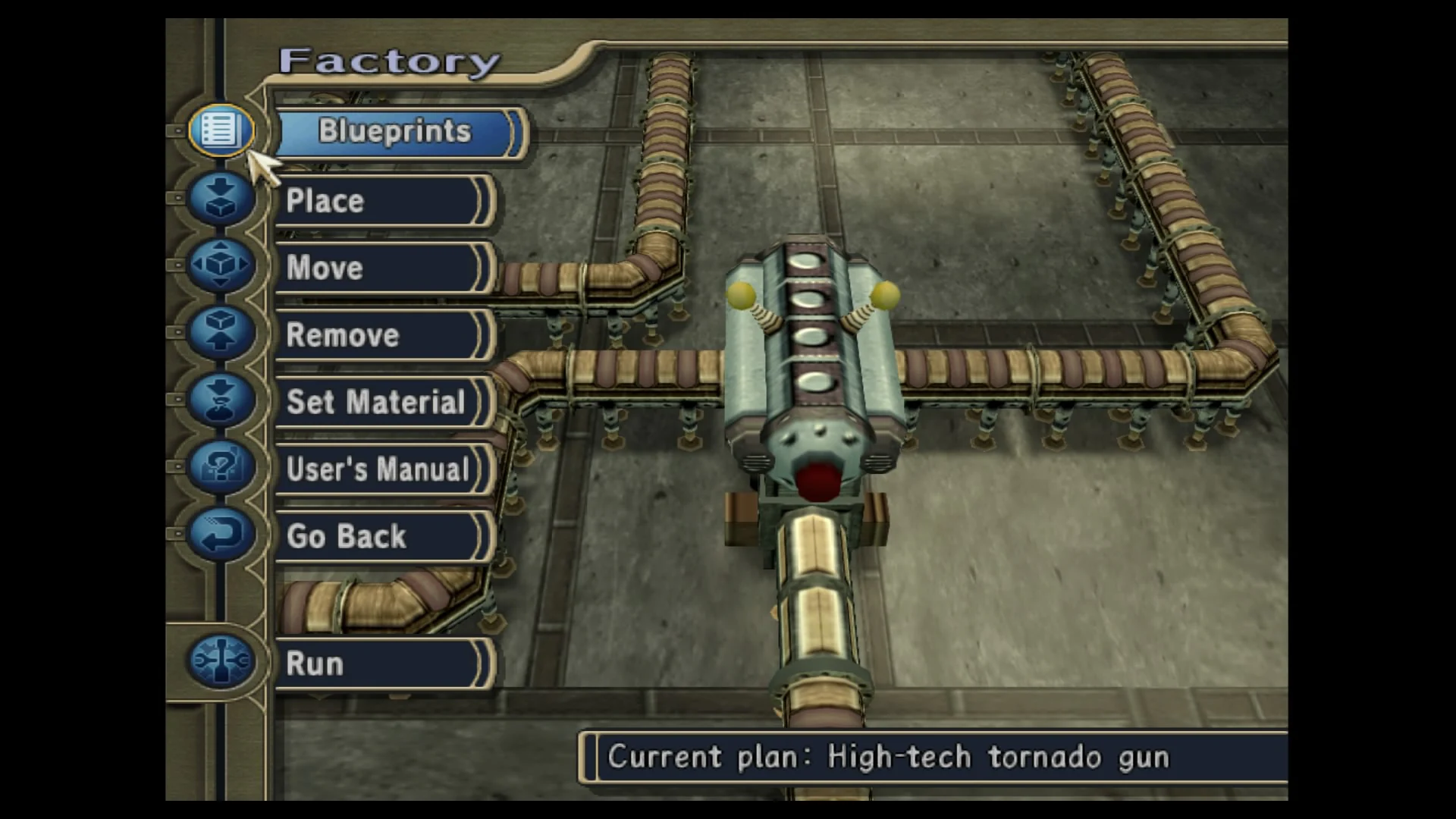The height and width of the screenshot is (819, 1456).
Task: Select the Blueprints notebook icon
Action: tap(220, 129)
